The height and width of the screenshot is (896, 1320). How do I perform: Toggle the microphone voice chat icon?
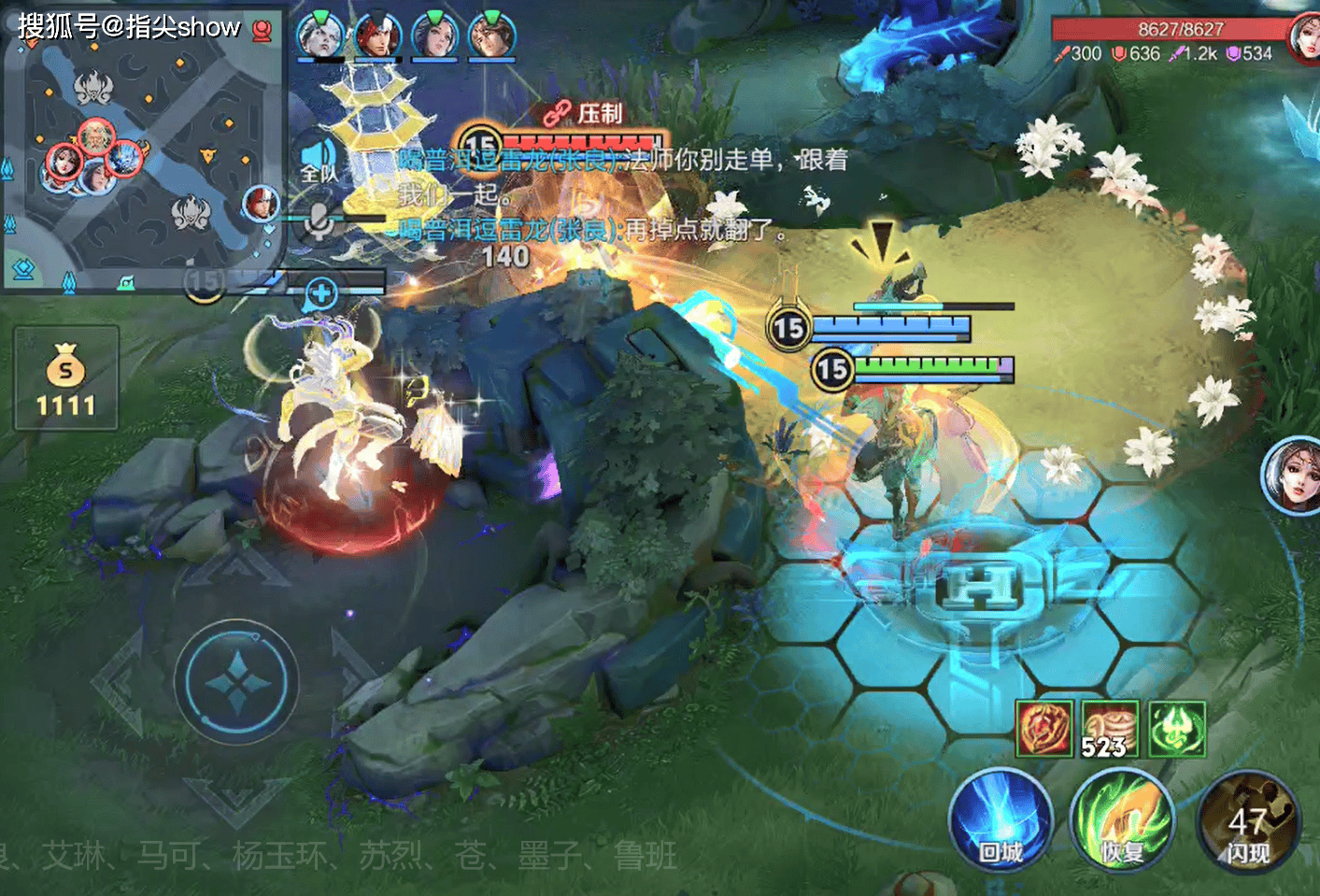319,221
